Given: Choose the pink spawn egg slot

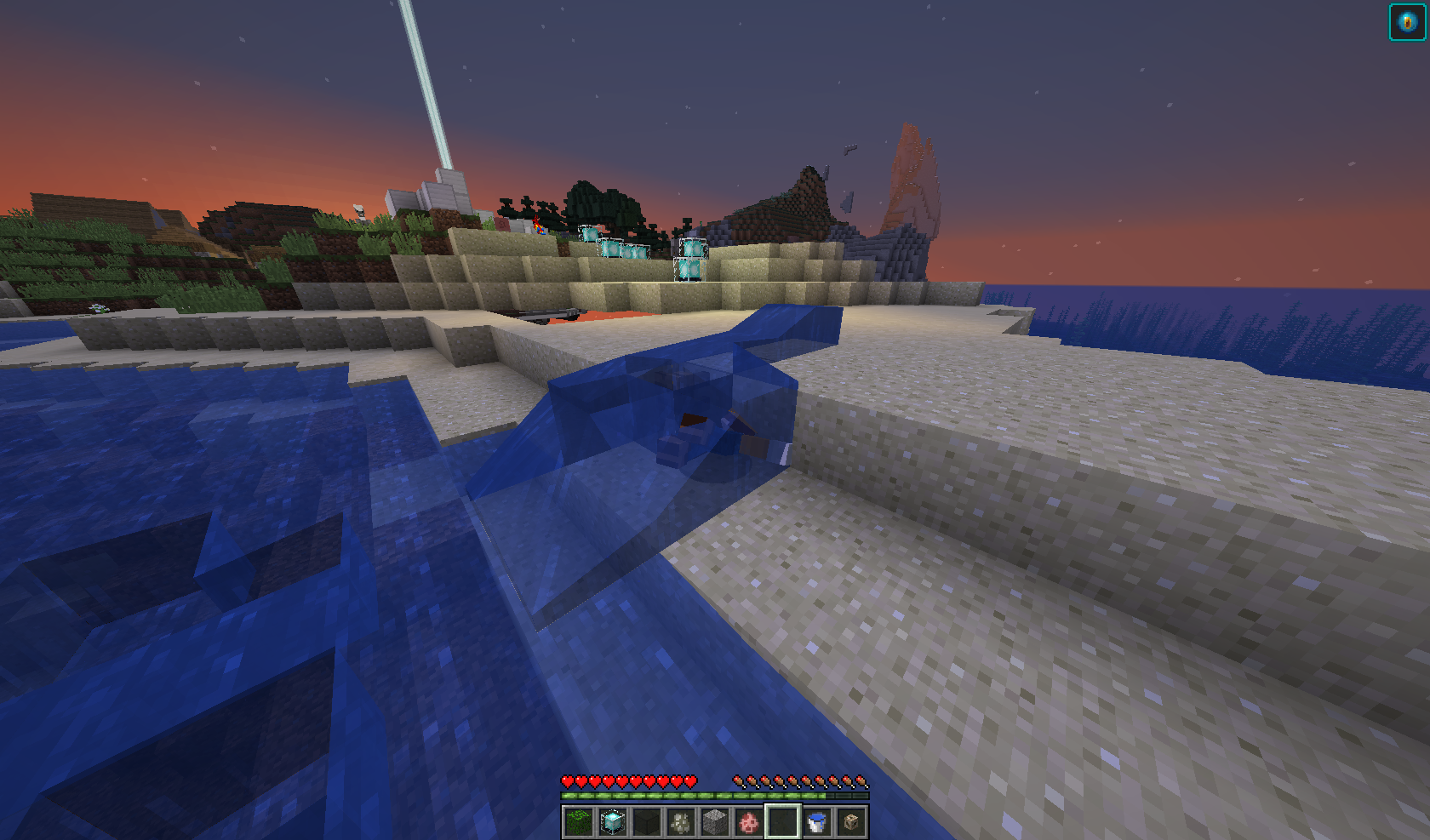Looking at the screenshot, I should pos(749,822).
